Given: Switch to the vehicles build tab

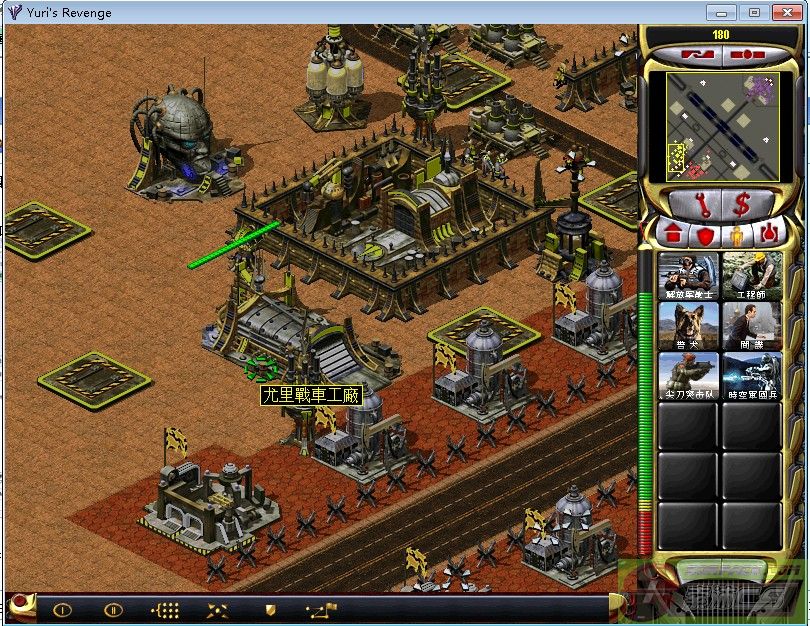Looking at the screenshot, I should click(769, 236).
